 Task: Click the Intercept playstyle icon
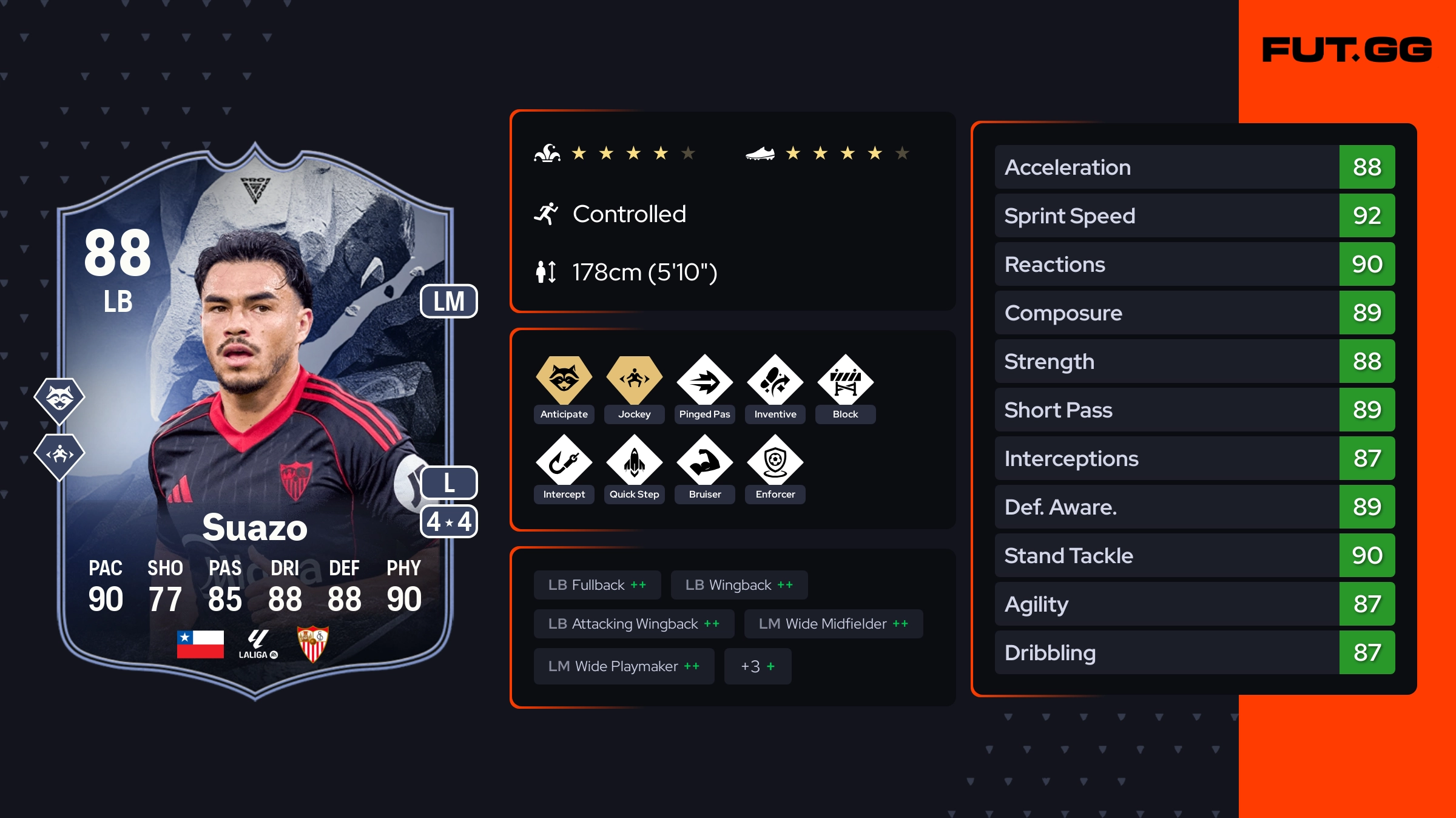pyautogui.click(x=564, y=462)
